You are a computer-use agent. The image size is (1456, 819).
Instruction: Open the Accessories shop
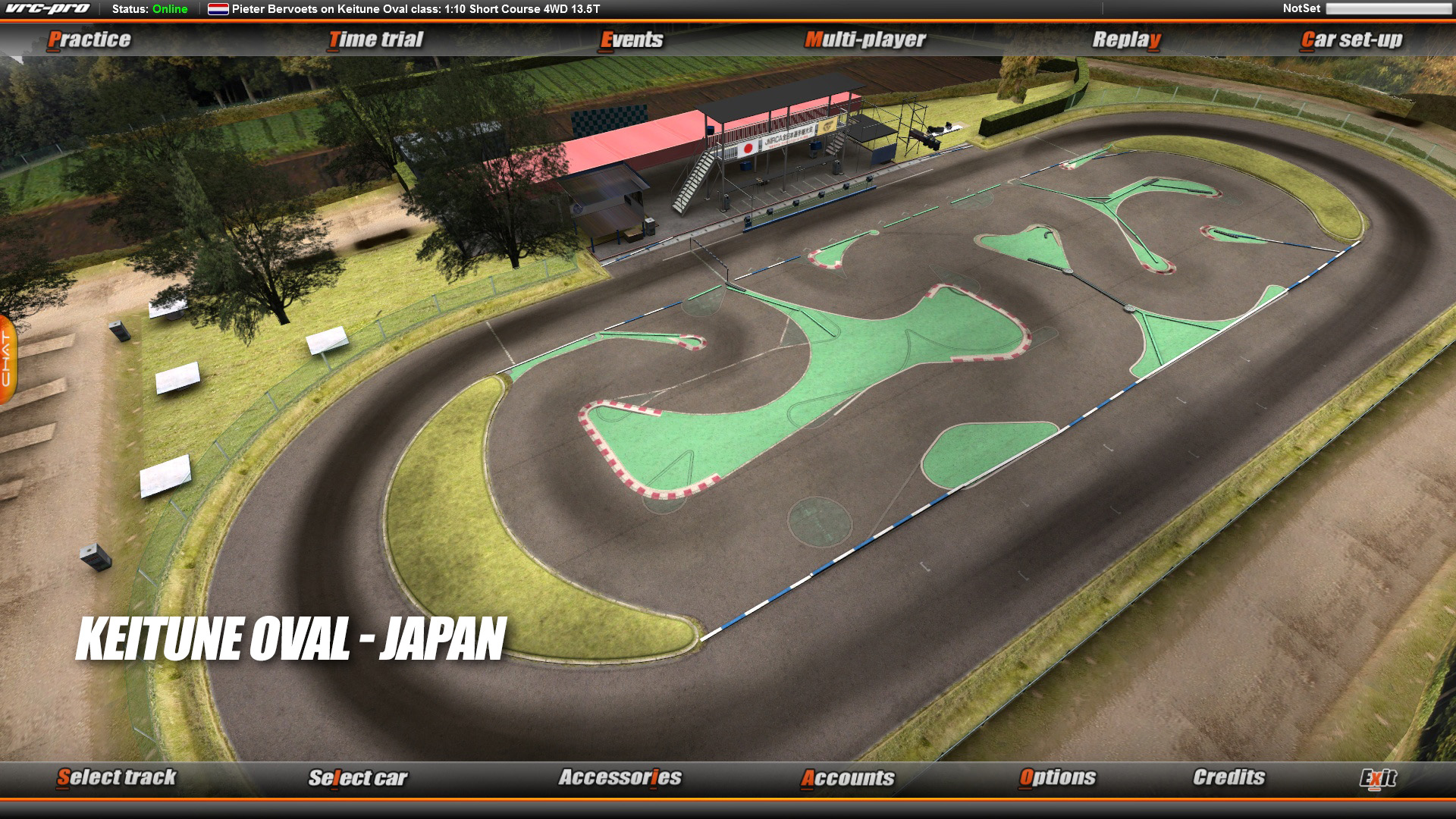coord(620,778)
